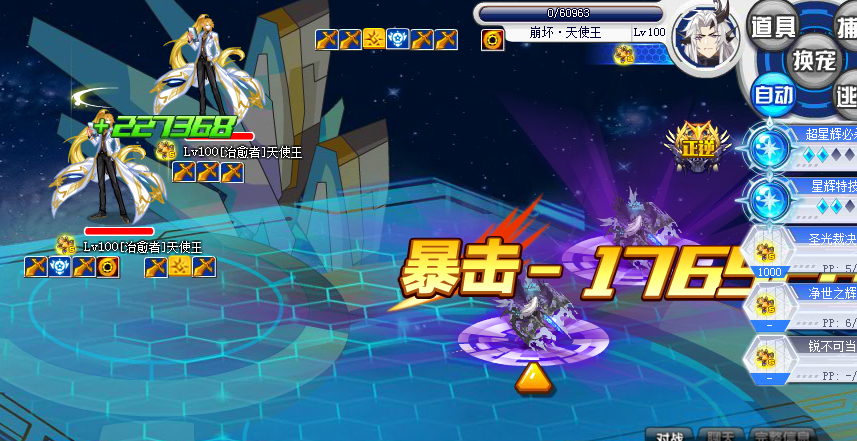The width and height of the screenshot is (857, 441).
Task: Click the enemy 天使王 portrait avatar
Action: 704,38
